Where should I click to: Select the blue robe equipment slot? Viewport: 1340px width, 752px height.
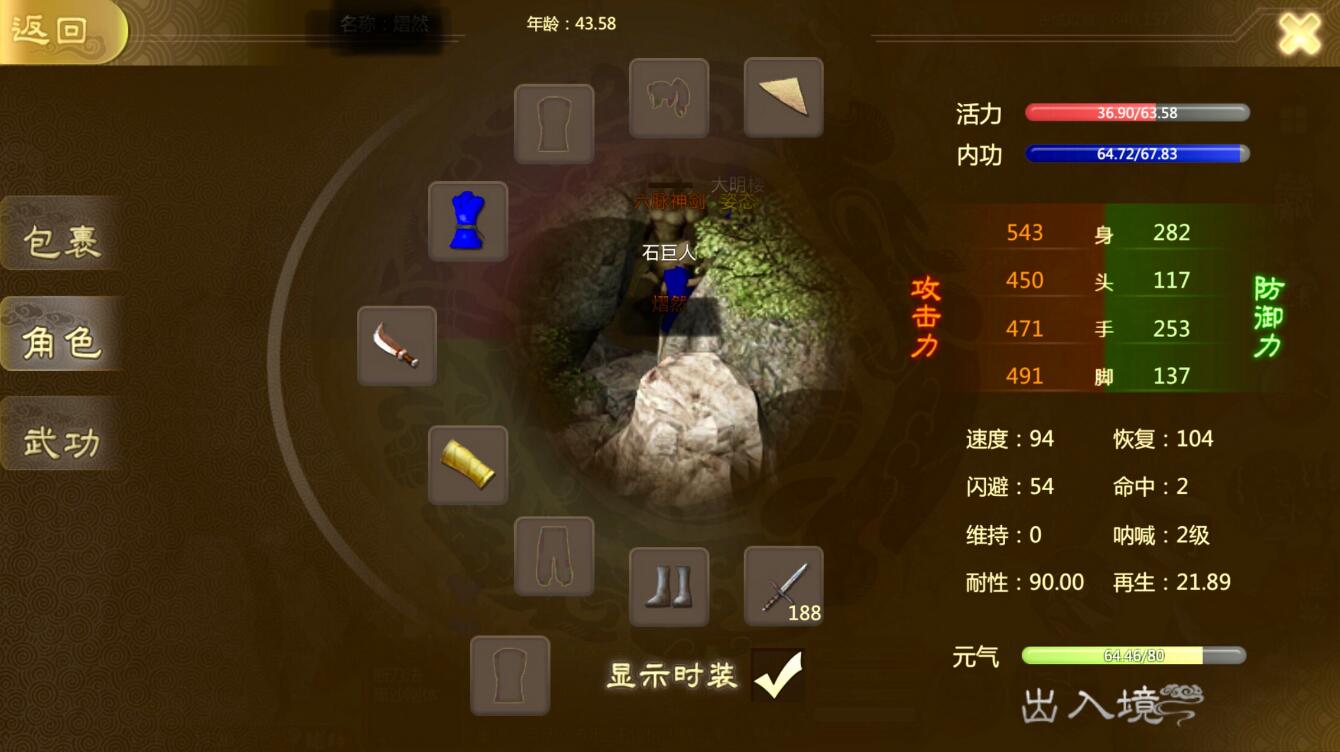pos(466,221)
